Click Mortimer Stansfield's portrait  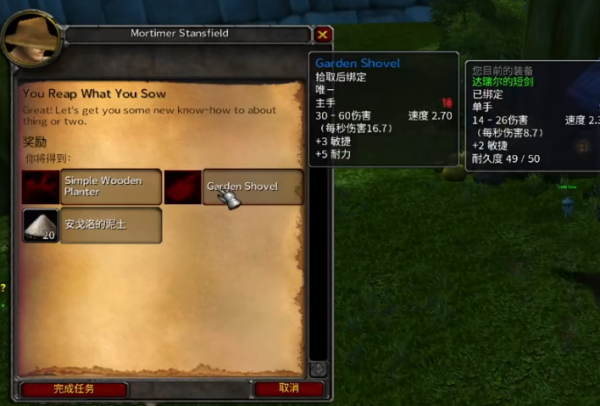pyautogui.click(x=28, y=40)
